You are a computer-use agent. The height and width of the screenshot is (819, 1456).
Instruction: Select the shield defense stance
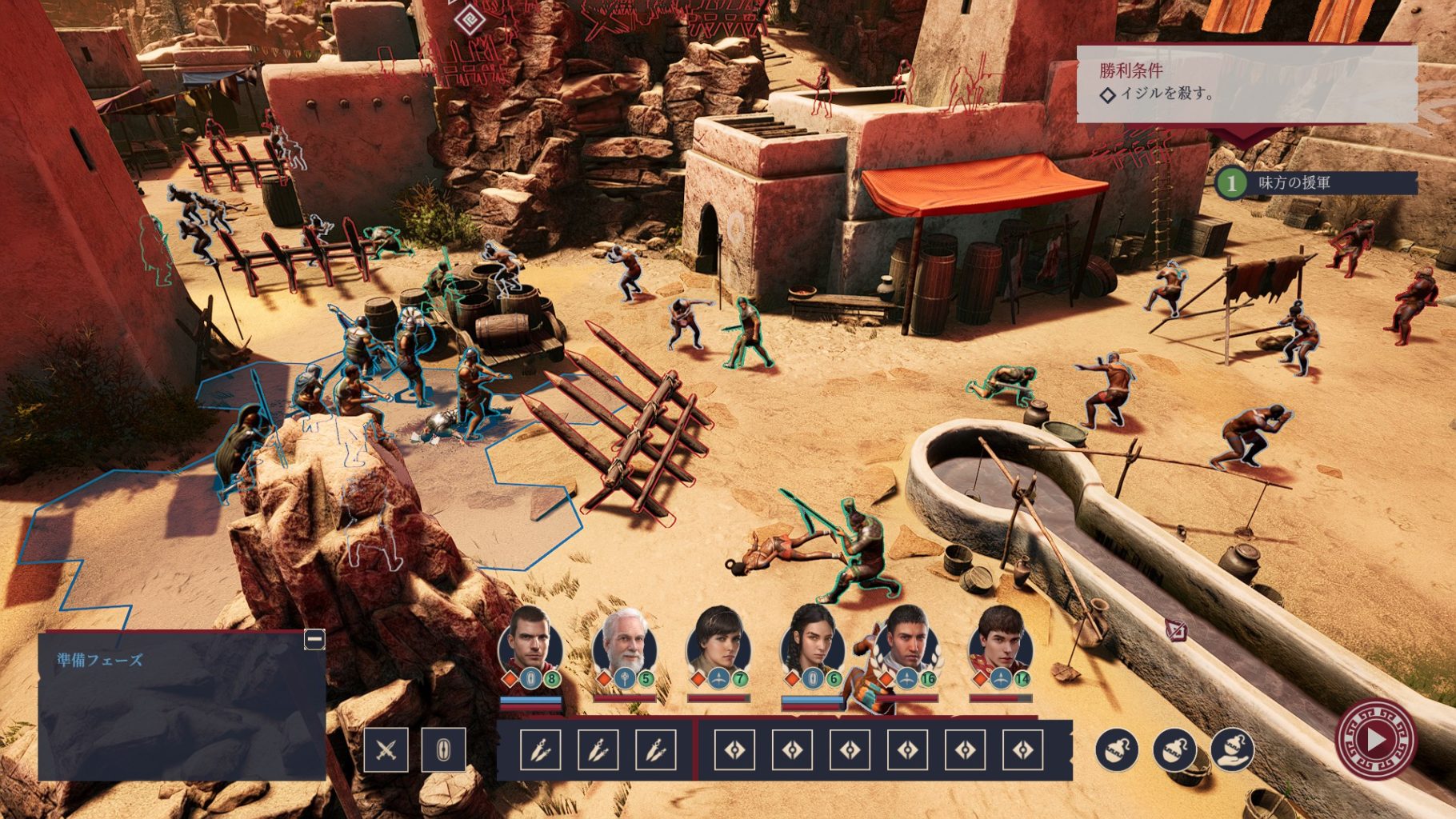click(443, 750)
